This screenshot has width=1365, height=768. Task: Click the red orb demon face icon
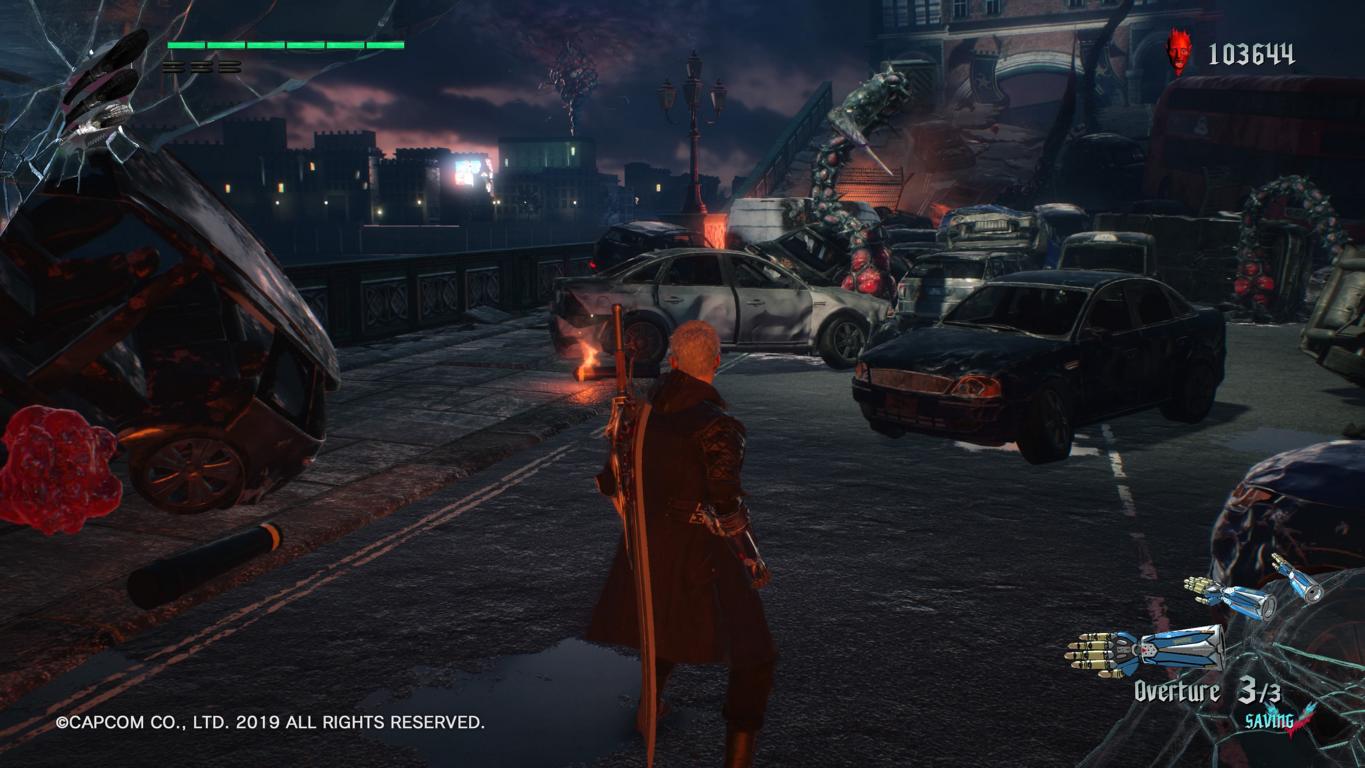(x=1180, y=52)
